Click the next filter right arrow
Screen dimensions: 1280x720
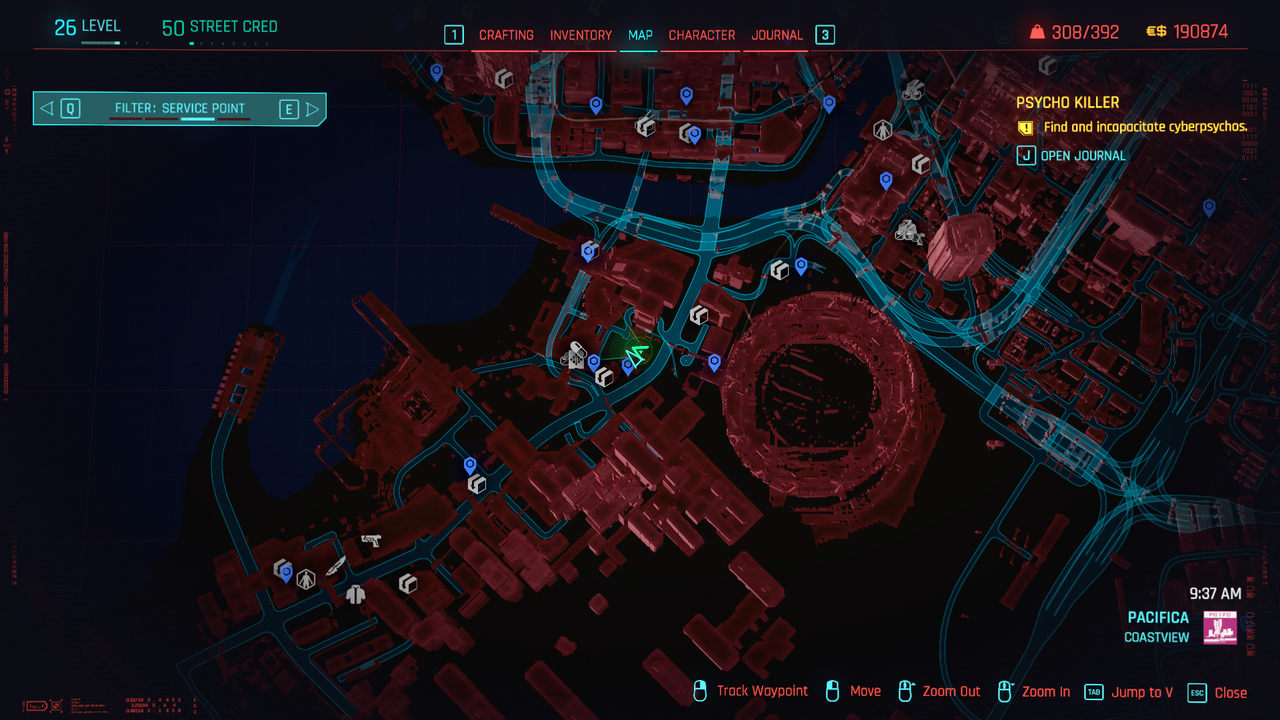click(x=313, y=109)
